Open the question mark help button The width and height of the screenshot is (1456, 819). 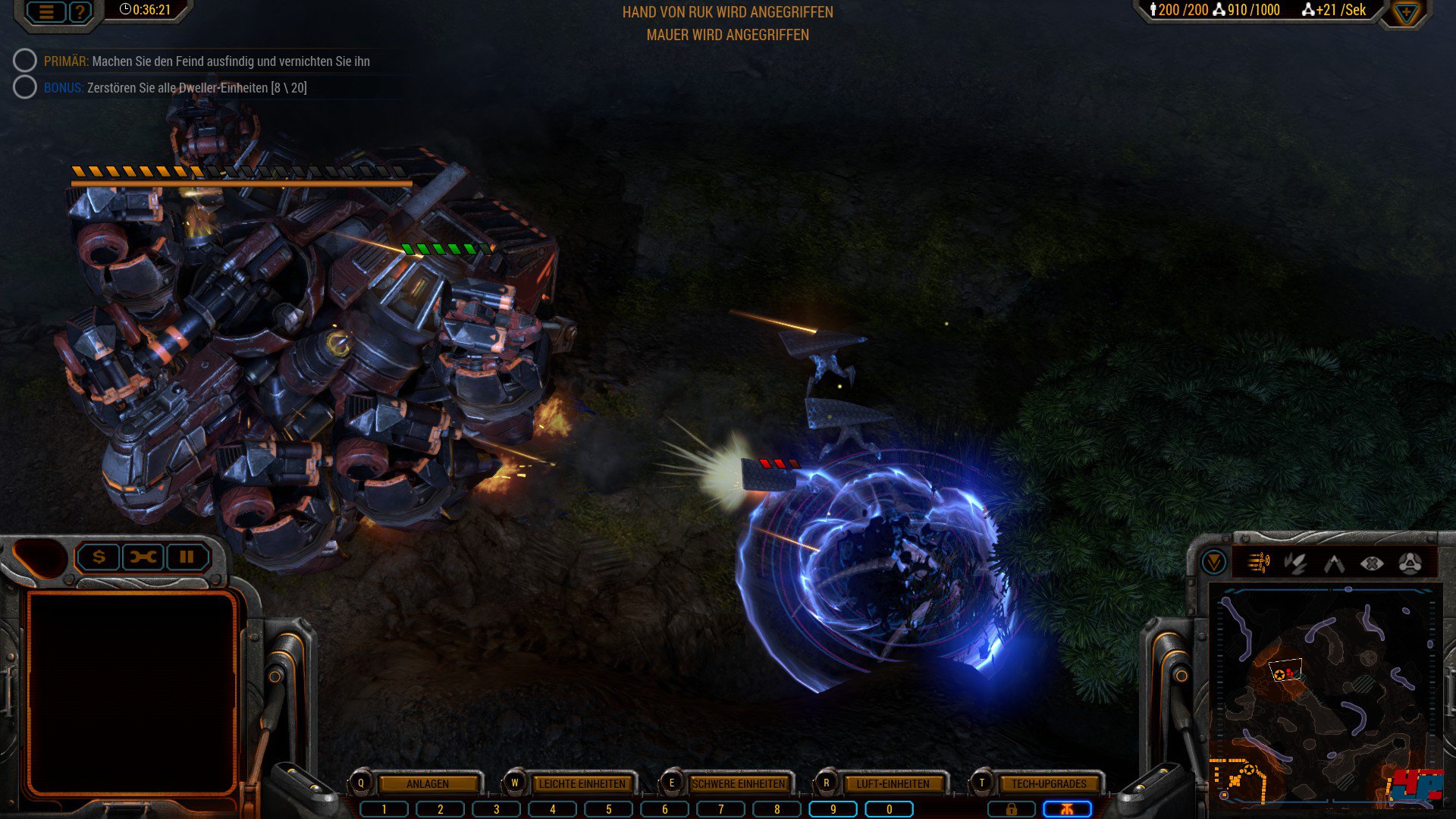(80, 12)
